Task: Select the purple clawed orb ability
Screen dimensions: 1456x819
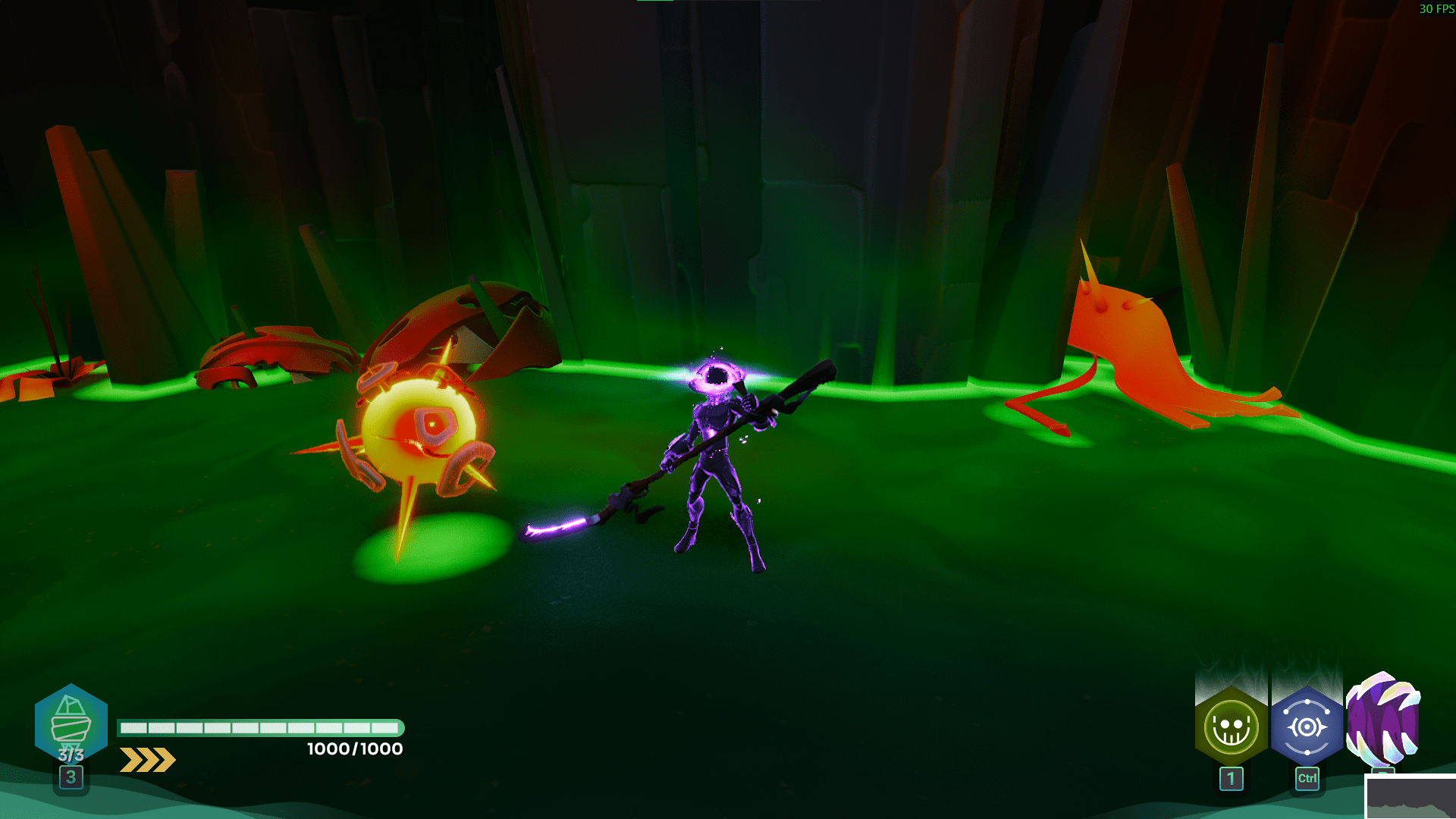Action: 1382,720
